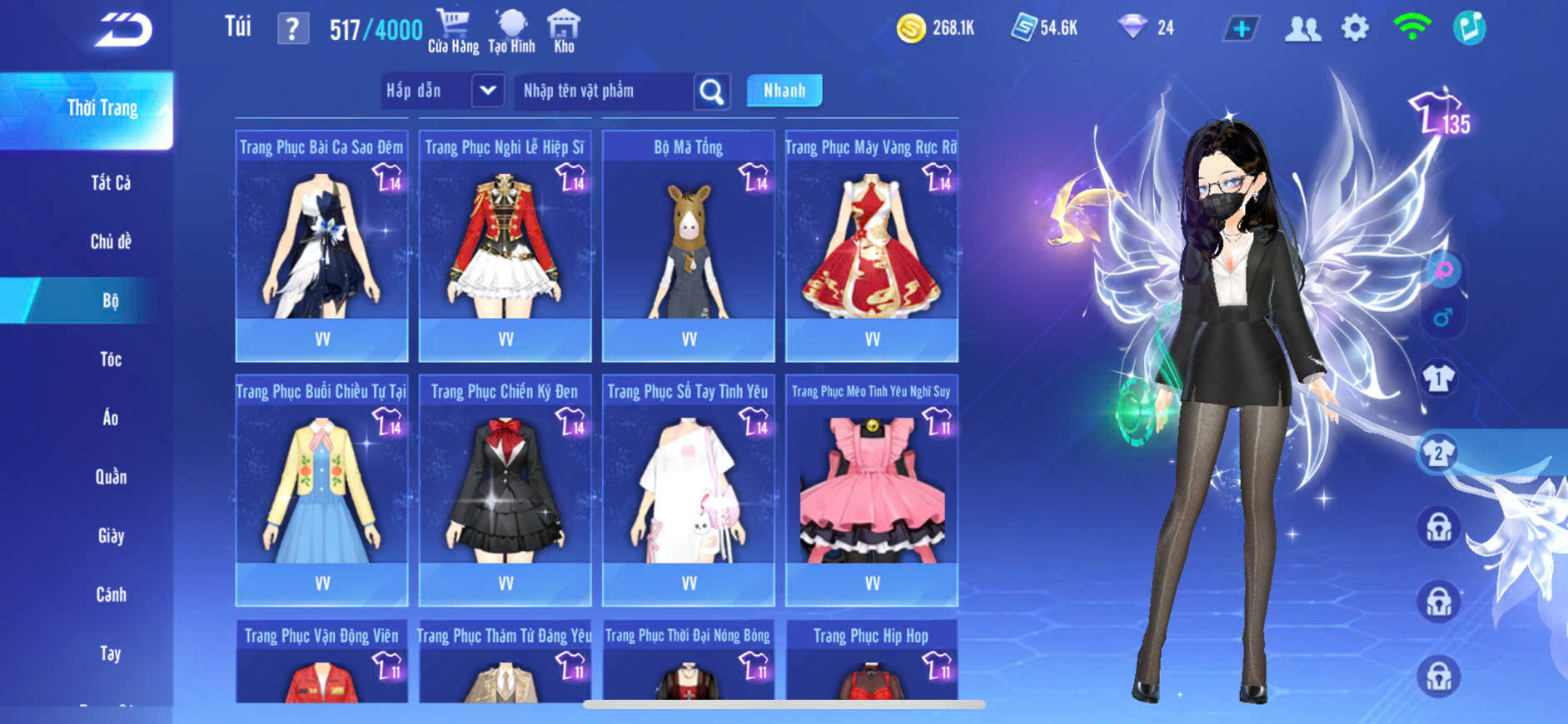Open the friends icon

[1302, 29]
